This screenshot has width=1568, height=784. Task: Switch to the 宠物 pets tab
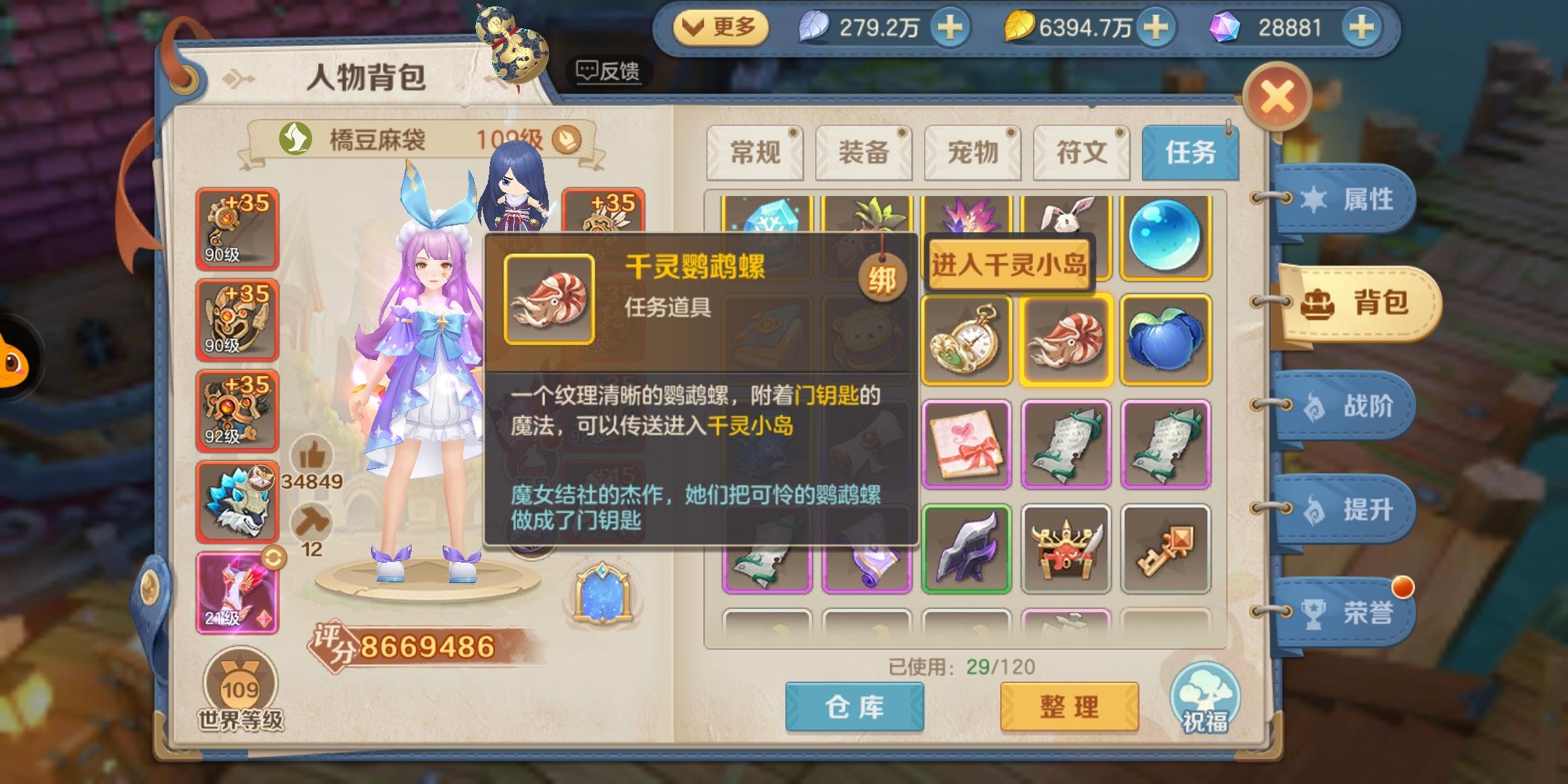tap(973, 152)
